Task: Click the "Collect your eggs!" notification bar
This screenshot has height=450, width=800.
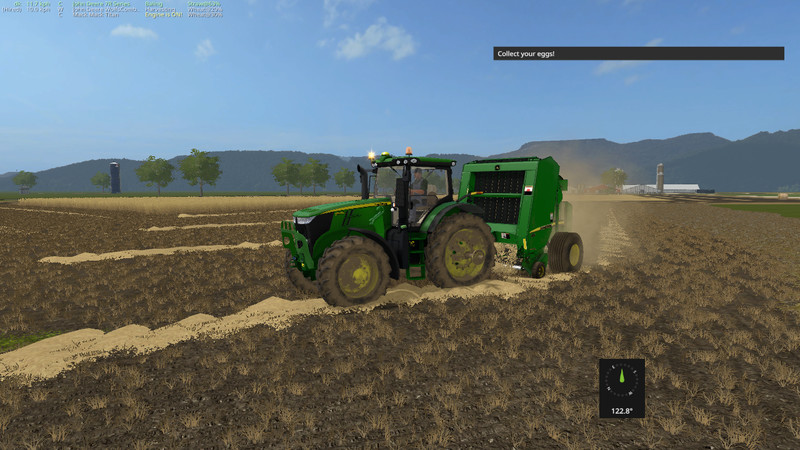Action: [x=638, y=53]
